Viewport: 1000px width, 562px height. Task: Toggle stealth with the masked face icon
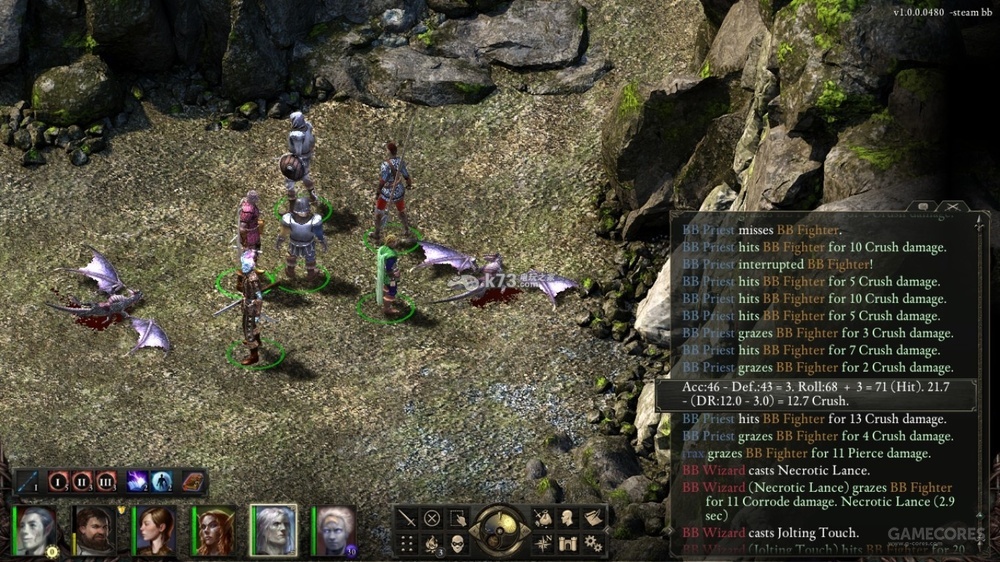click(457, 543)
